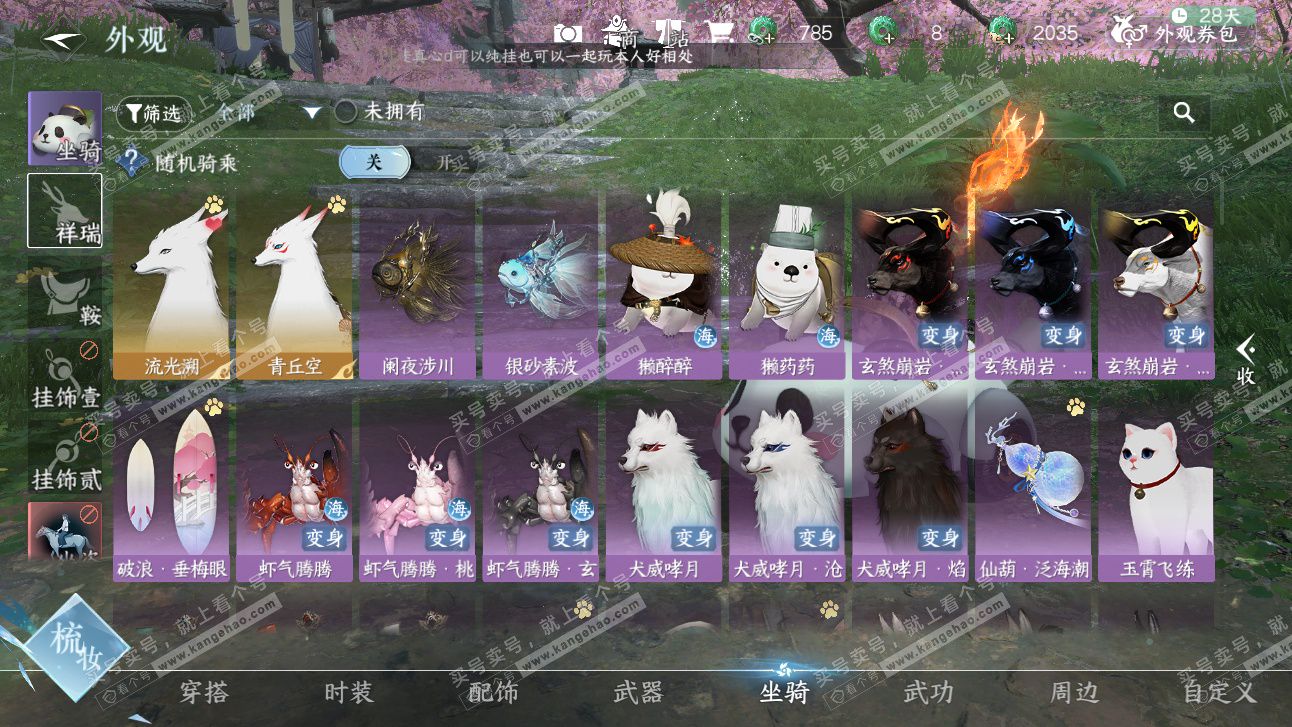Tick the 未拥有 checkbox
Screen dimensions: 1292x727
coord(345,112)
